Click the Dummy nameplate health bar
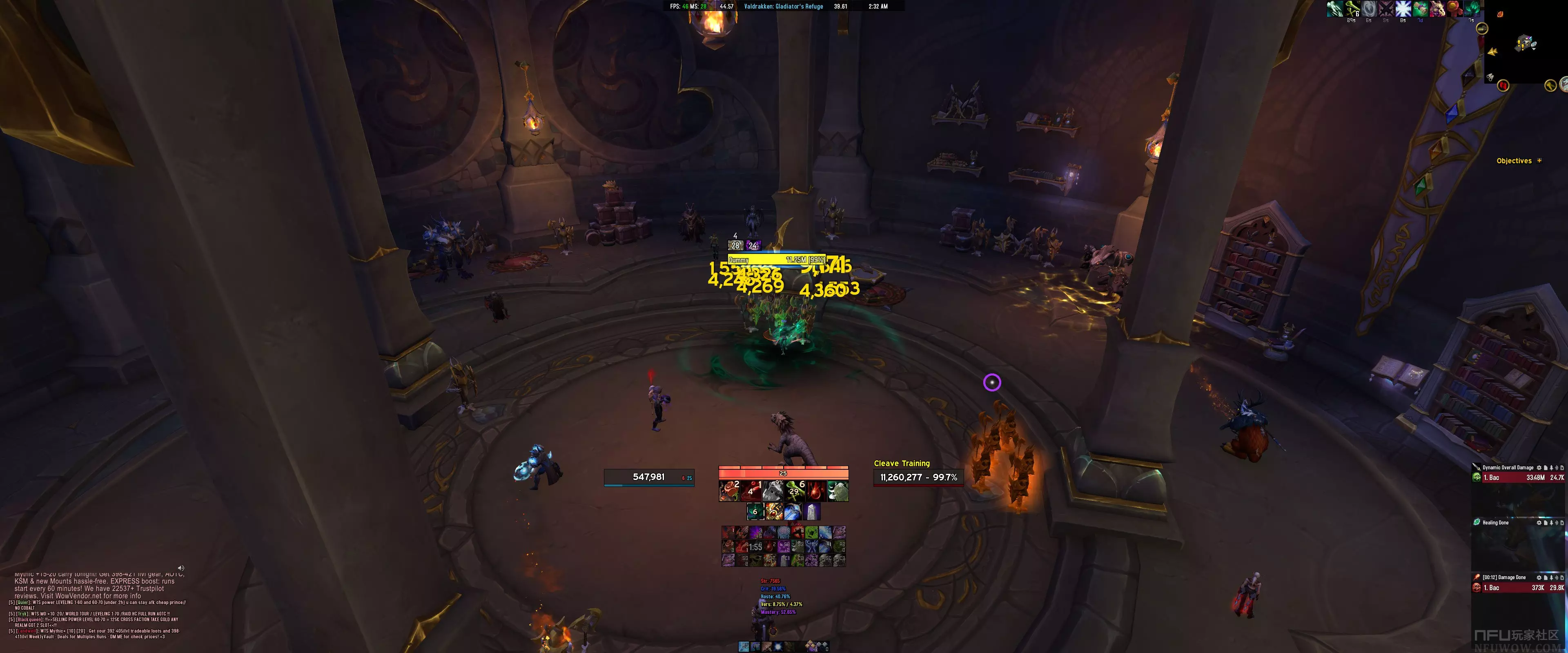This screenshot has width=1568, height=653. [777, 260]
